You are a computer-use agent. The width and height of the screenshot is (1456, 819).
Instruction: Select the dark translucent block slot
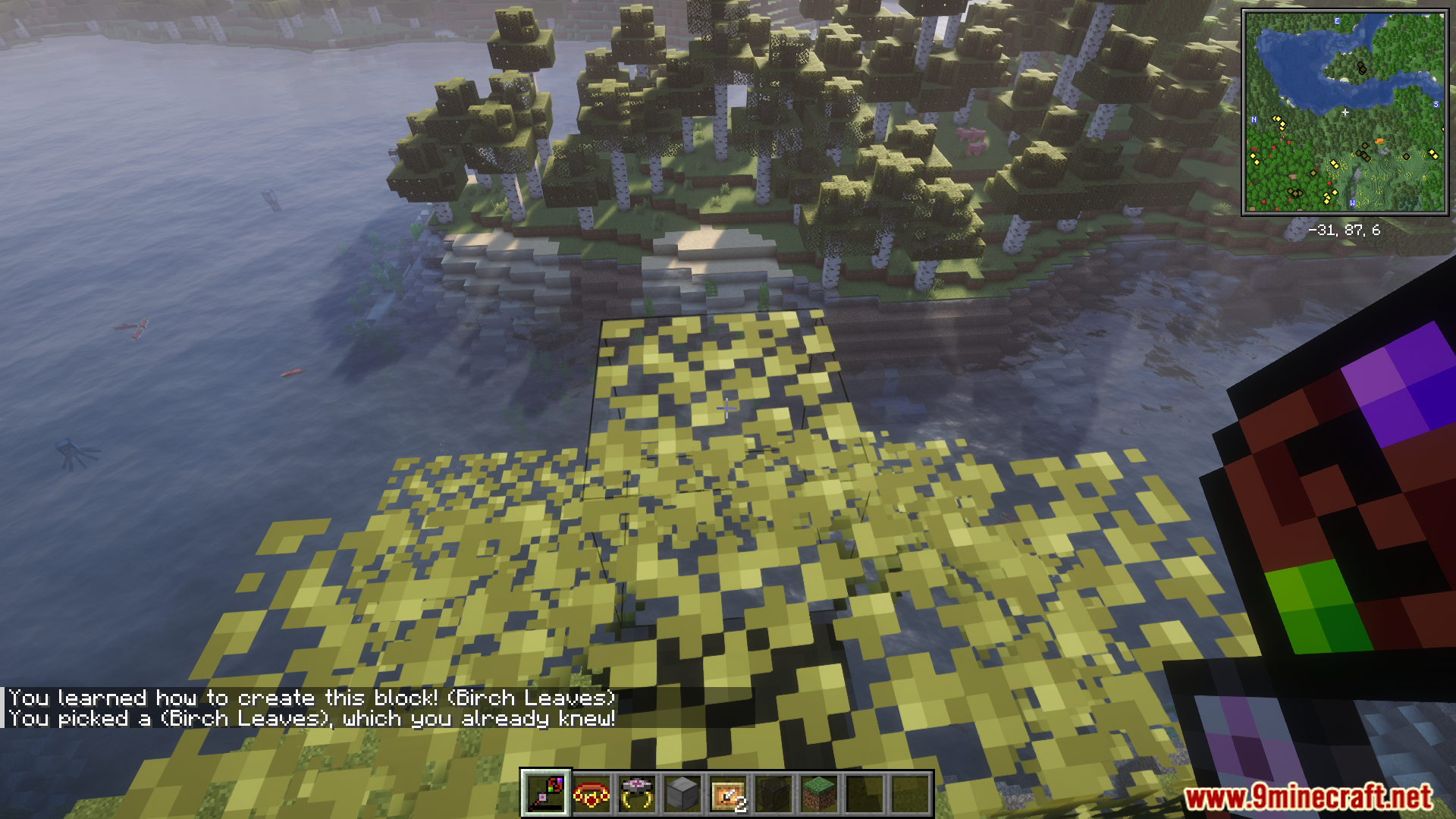[773, 794]
